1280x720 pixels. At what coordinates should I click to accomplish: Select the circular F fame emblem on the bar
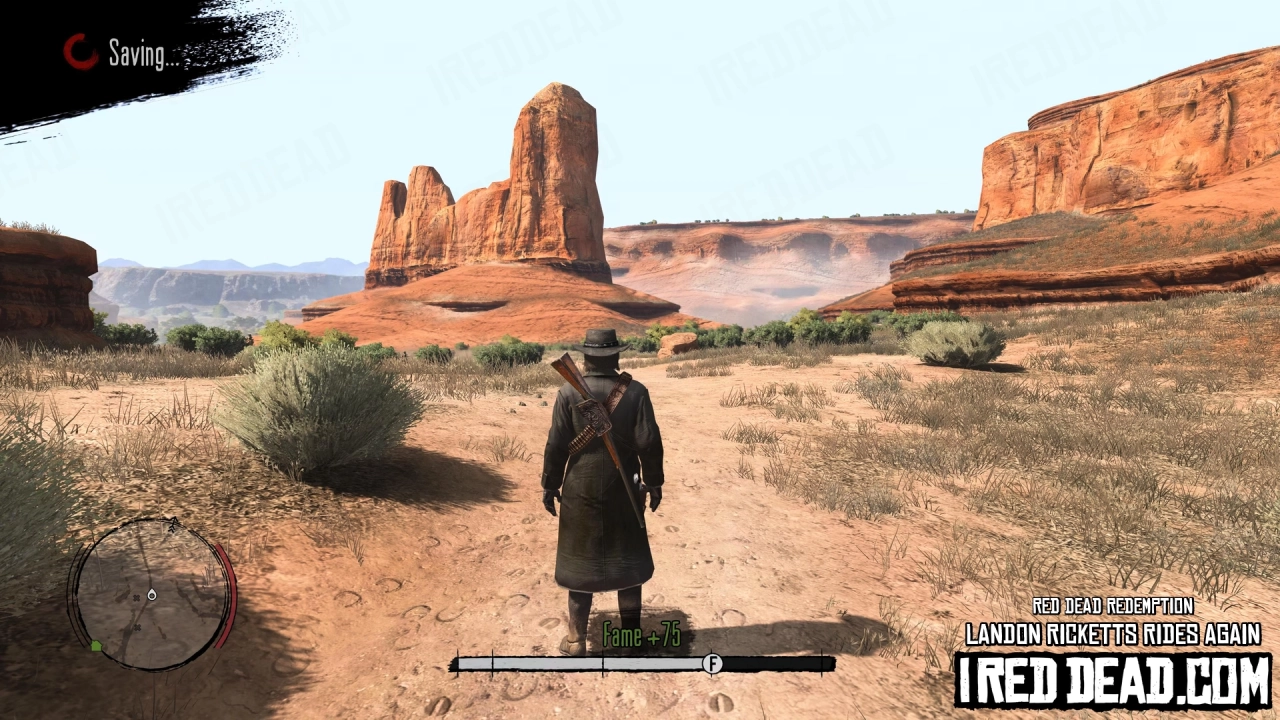click(712, 662)
